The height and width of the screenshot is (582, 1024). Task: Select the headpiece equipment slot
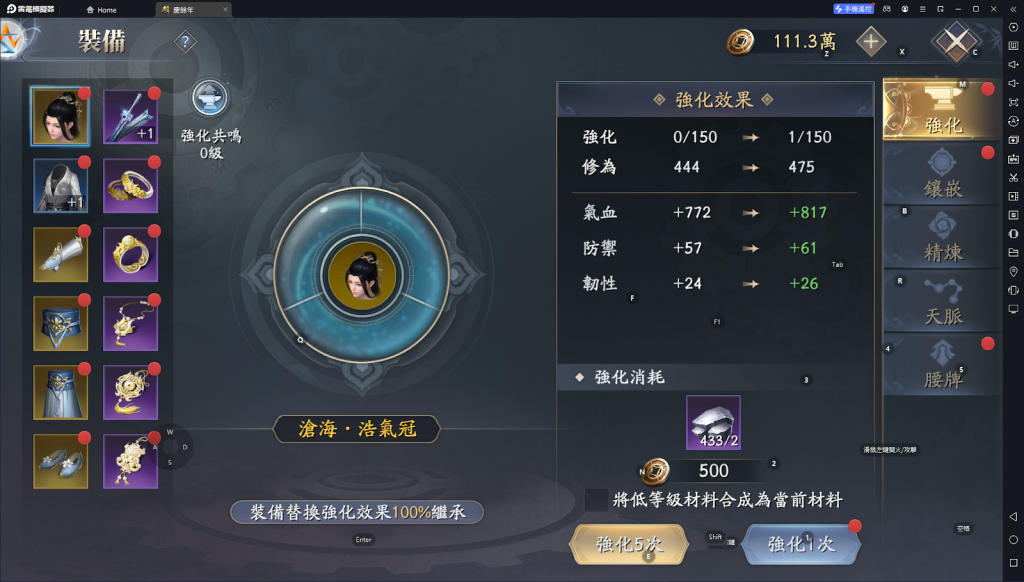60,116
